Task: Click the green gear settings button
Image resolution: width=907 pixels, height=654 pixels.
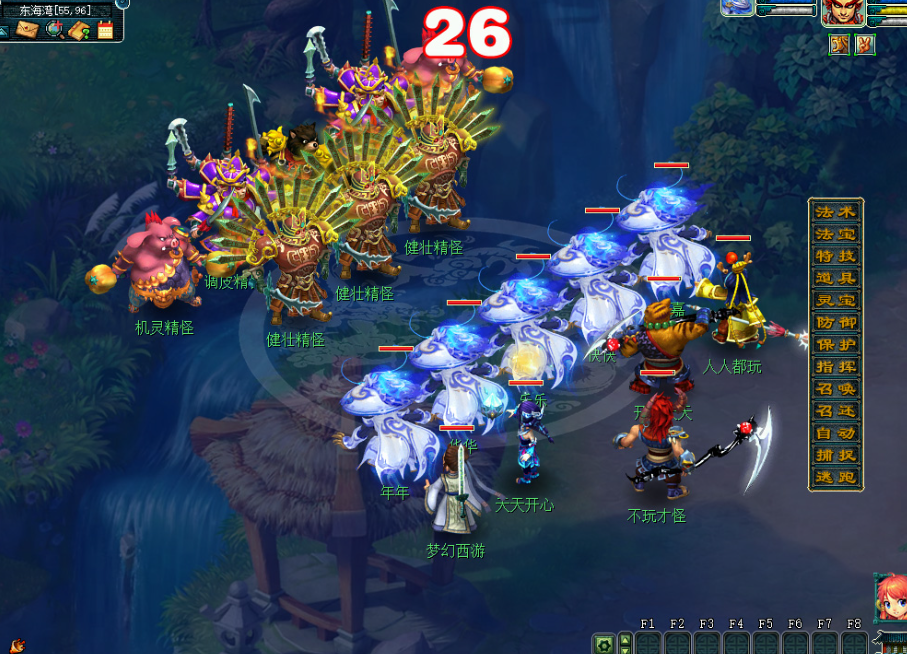Action: (x=603, y=644)
